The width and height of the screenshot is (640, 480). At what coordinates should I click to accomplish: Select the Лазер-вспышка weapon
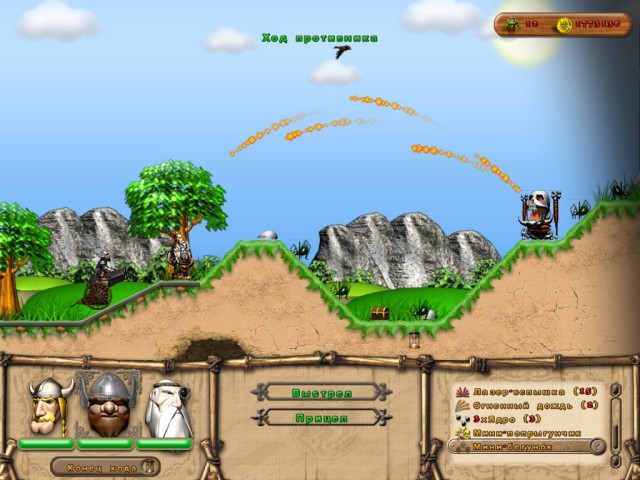519,392
